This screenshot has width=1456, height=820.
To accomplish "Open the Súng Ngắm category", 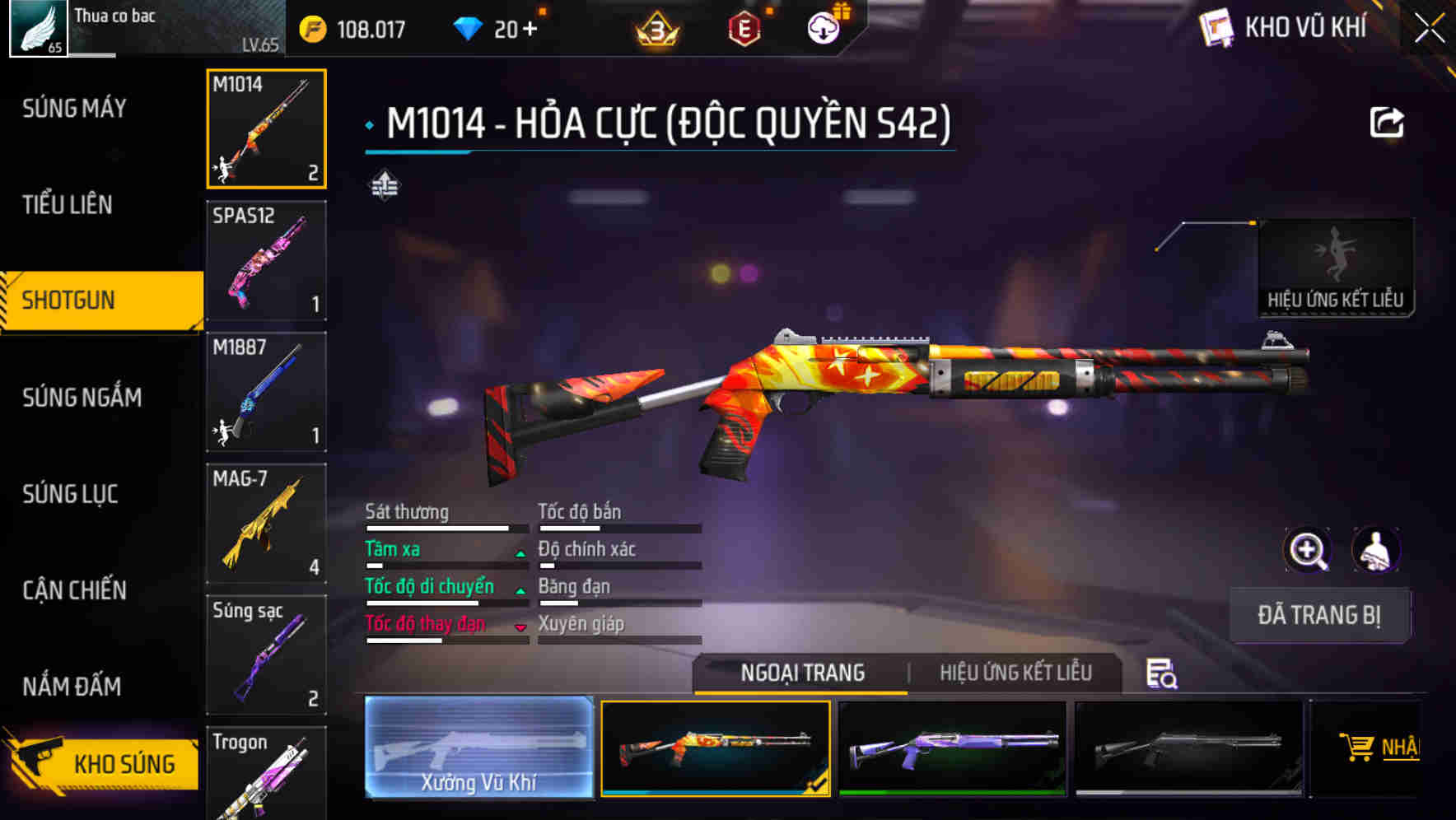I will (x=81, y=397).
